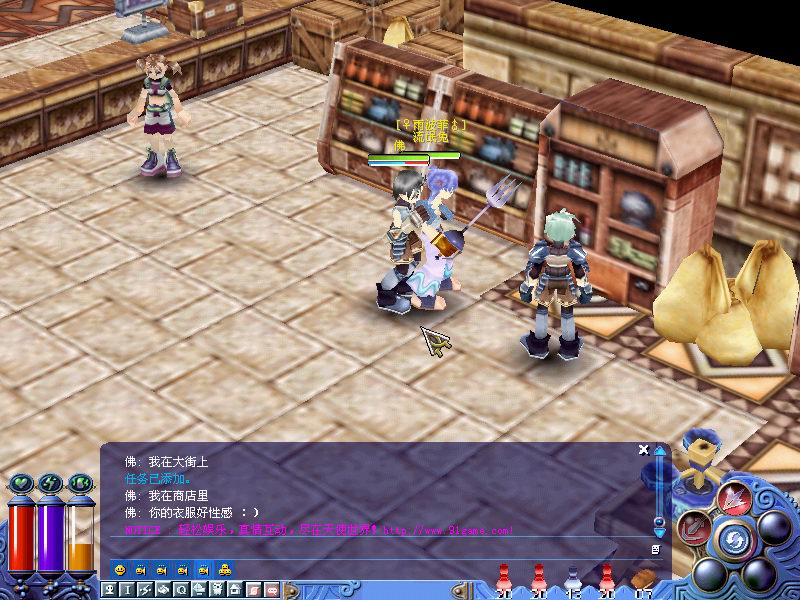This screenshot has width=800, height=600.
Task: Open the 91game.com link in the notice
Action: (448, 530)
